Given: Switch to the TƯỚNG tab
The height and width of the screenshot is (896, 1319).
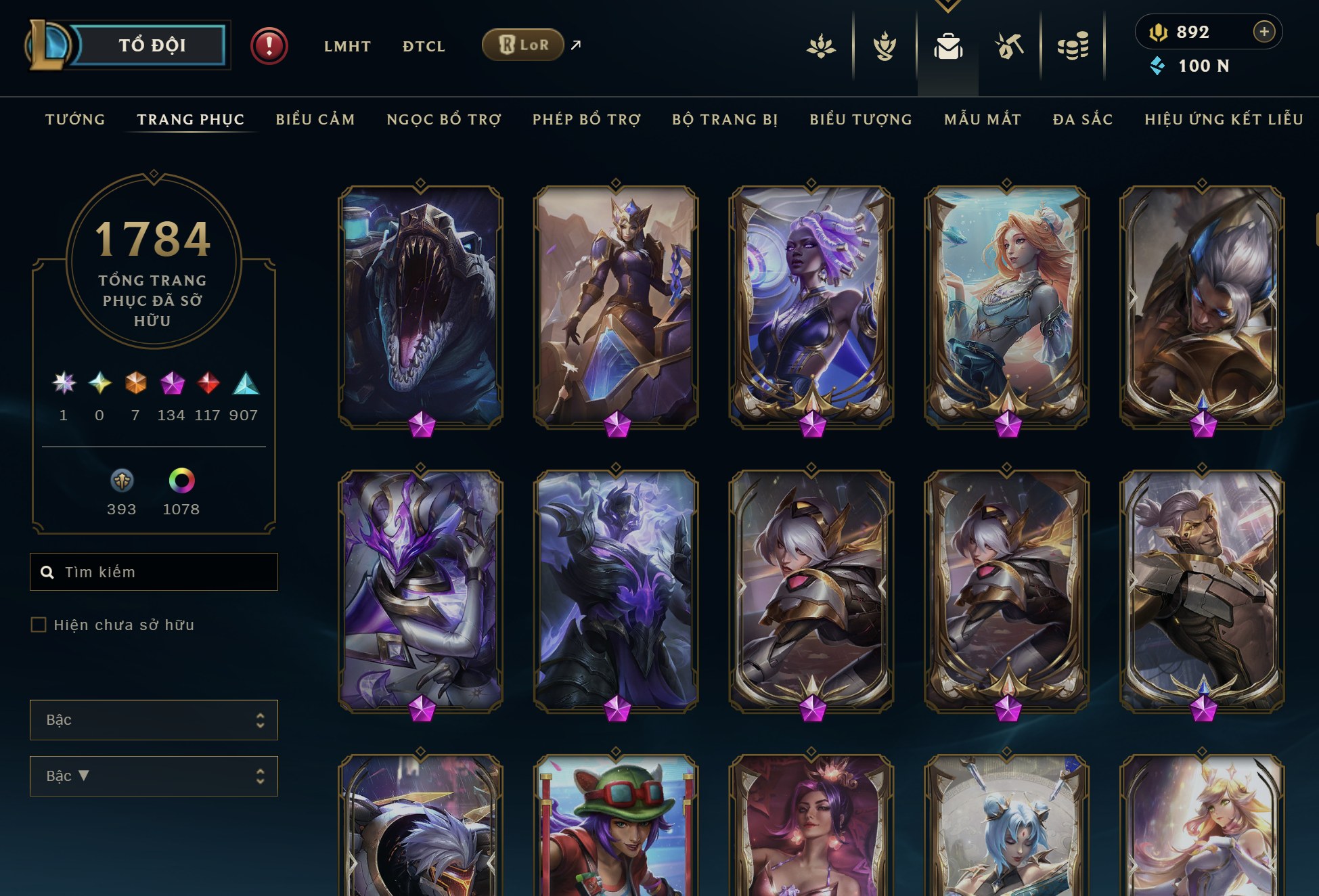Looking at the screenshot, I should pos(74,119).
